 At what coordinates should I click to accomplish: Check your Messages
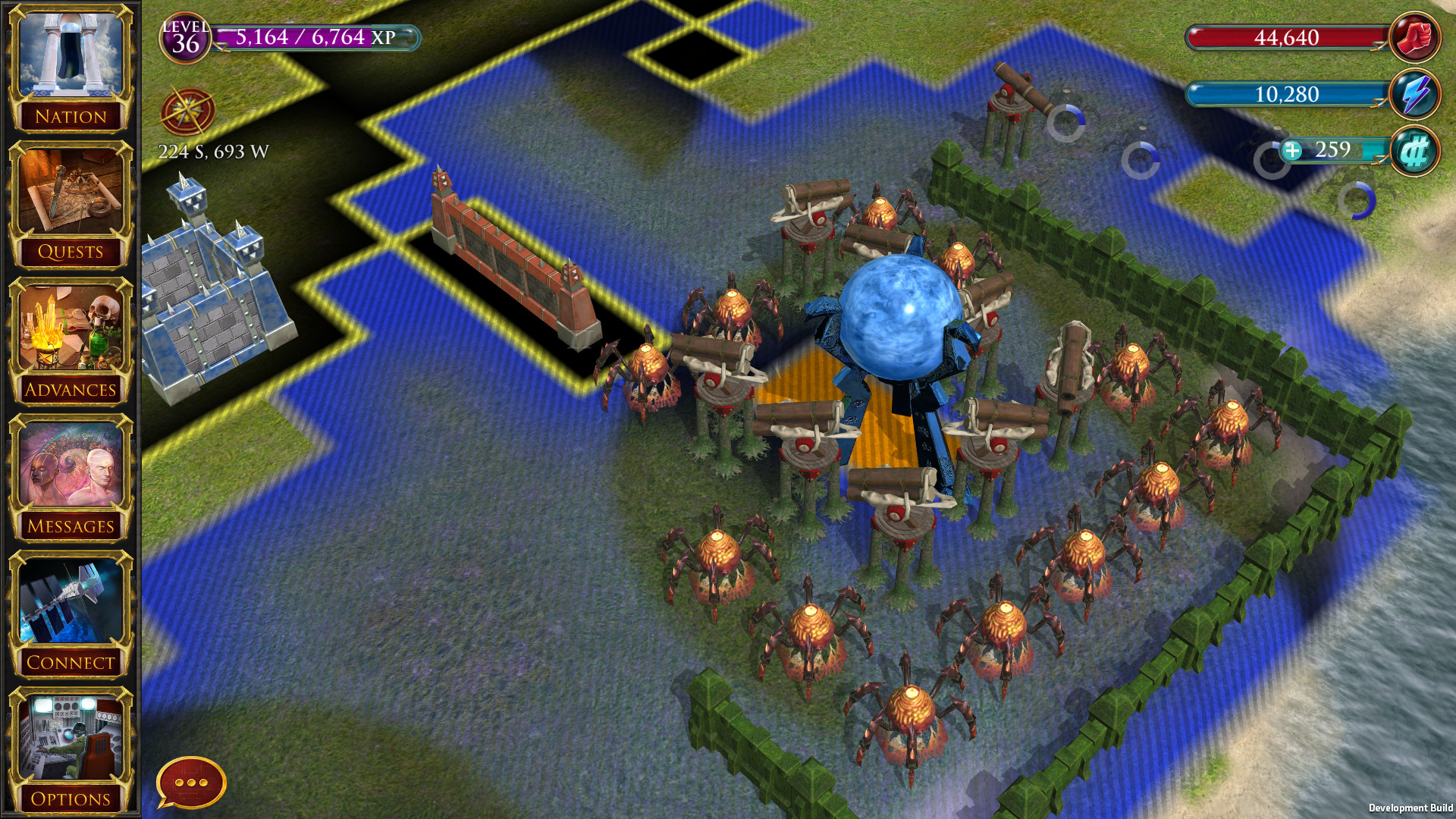coord(71,478)
